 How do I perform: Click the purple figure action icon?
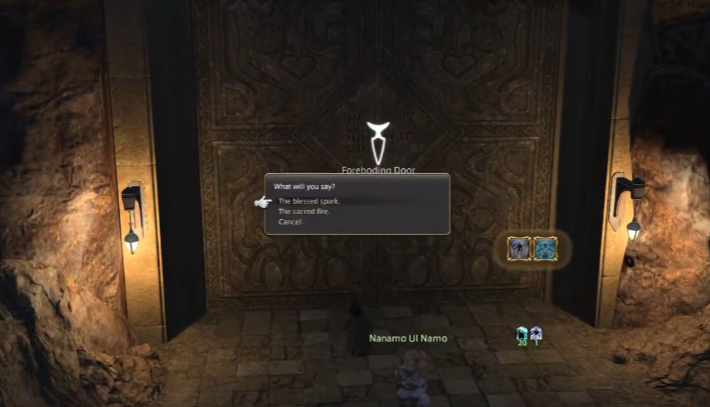(x=520, y=247)
